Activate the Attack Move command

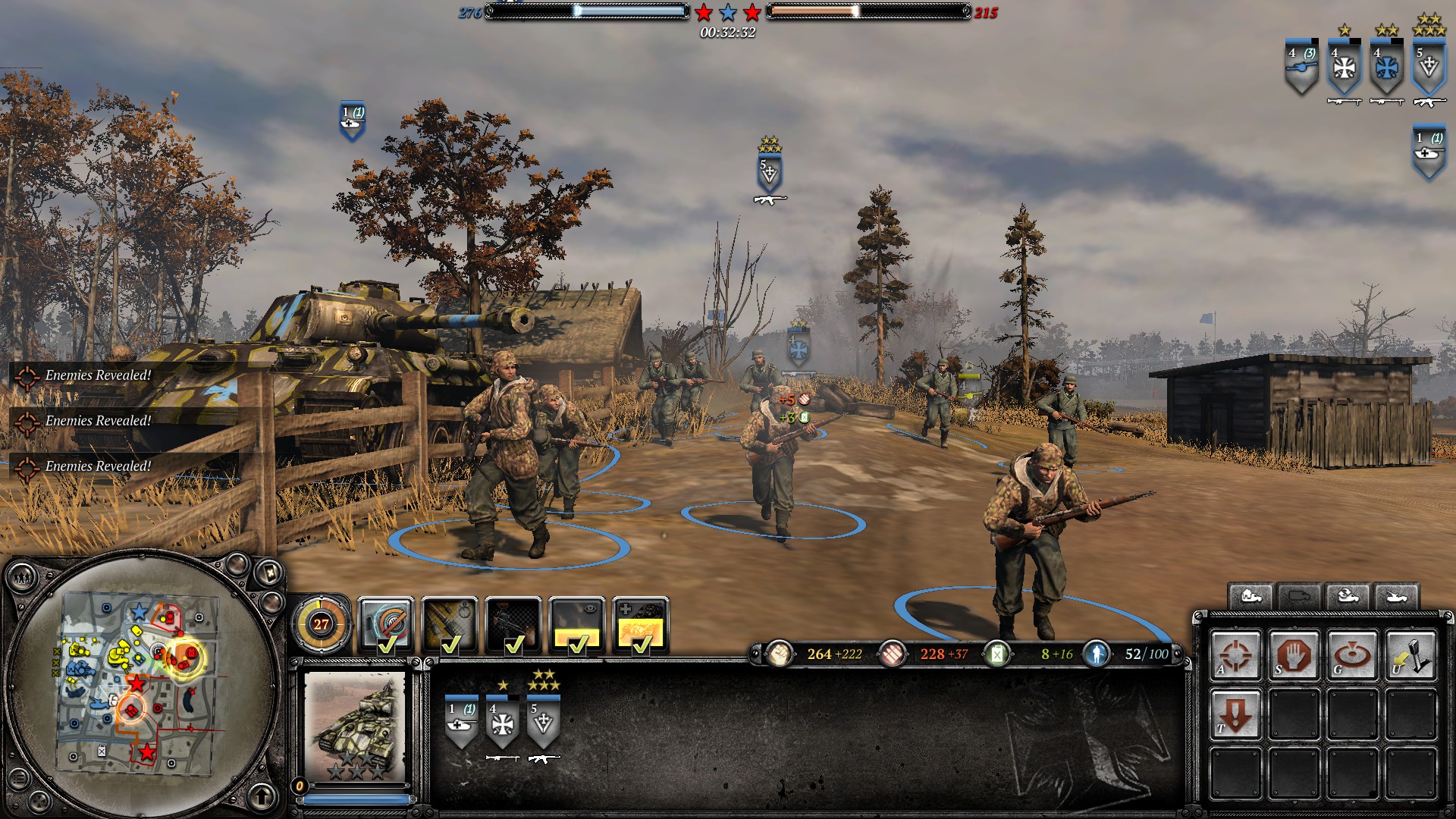pyautogui.click(x=1235, y=654)
